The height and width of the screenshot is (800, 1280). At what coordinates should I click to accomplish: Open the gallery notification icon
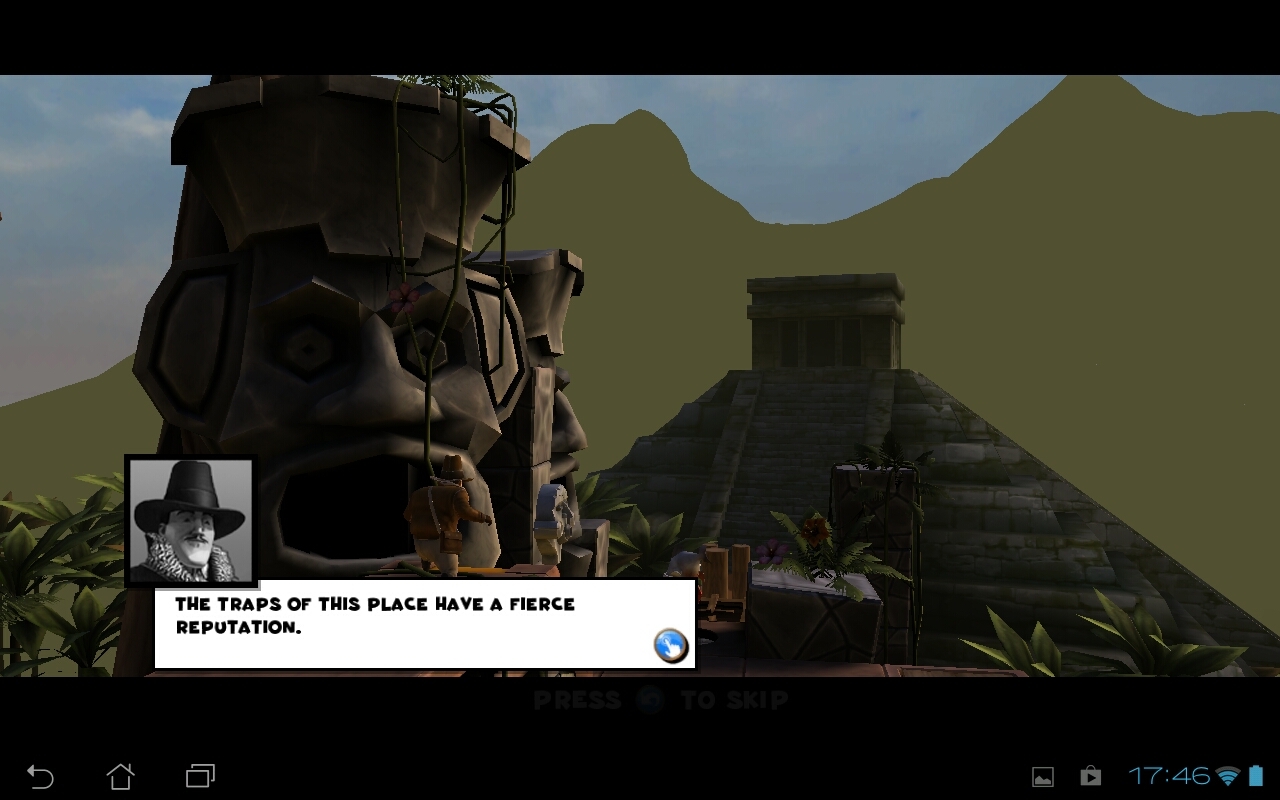pyautogui.click(x=1043, y=776)
